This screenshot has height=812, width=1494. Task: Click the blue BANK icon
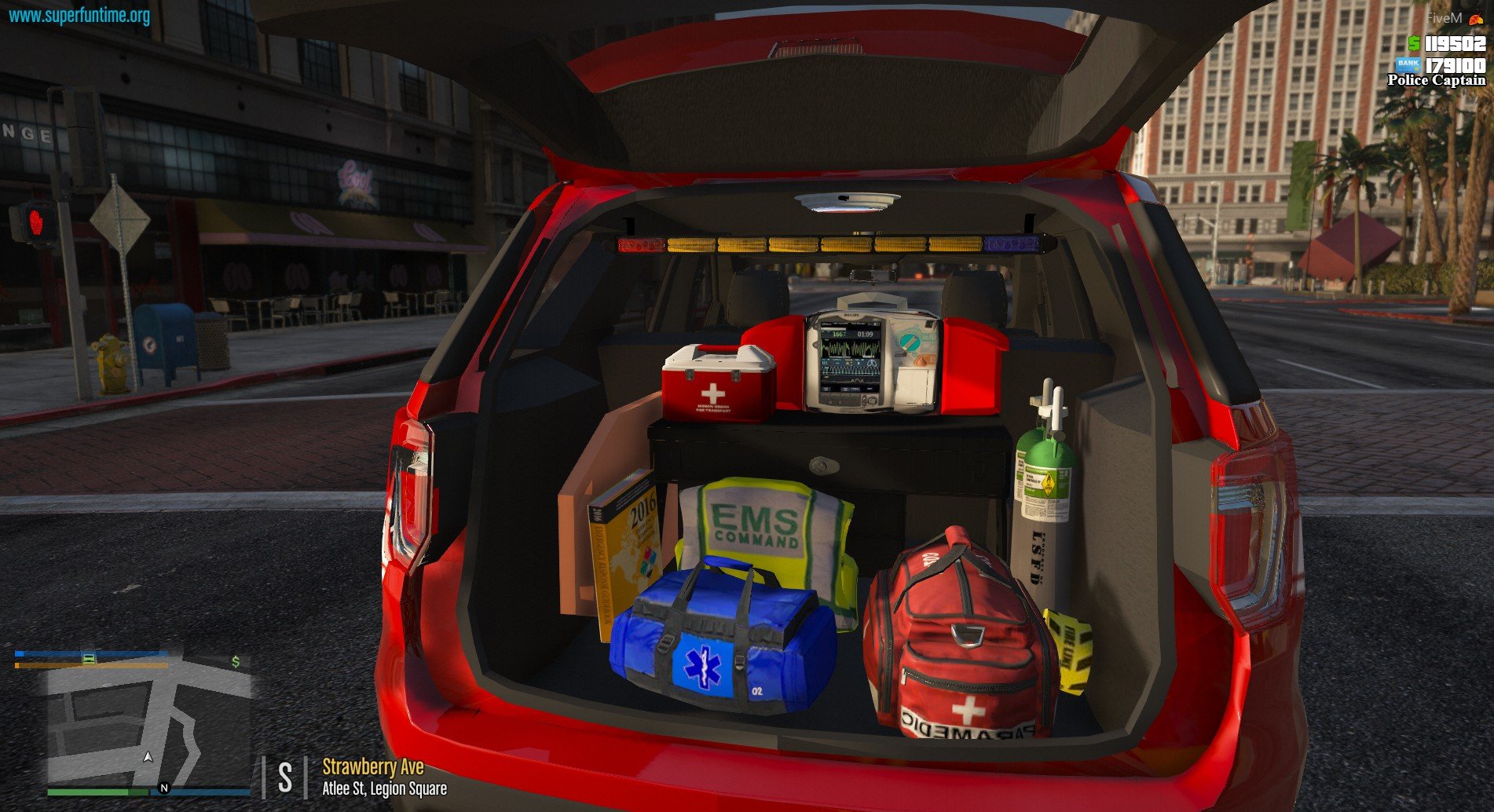pos(1408,64)
